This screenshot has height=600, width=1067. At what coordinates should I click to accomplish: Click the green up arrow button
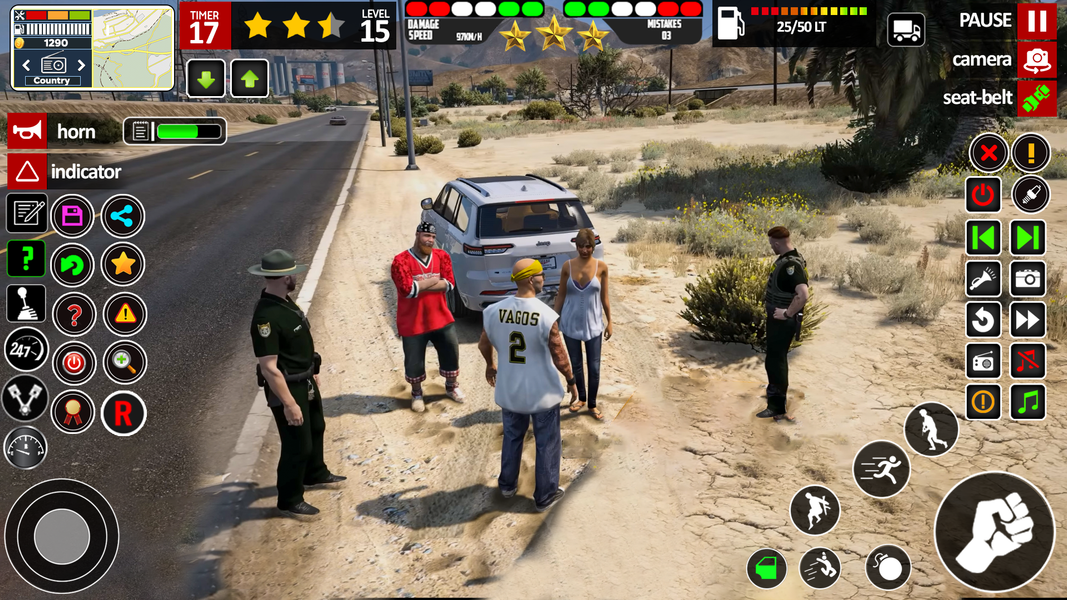click(249, 79)
